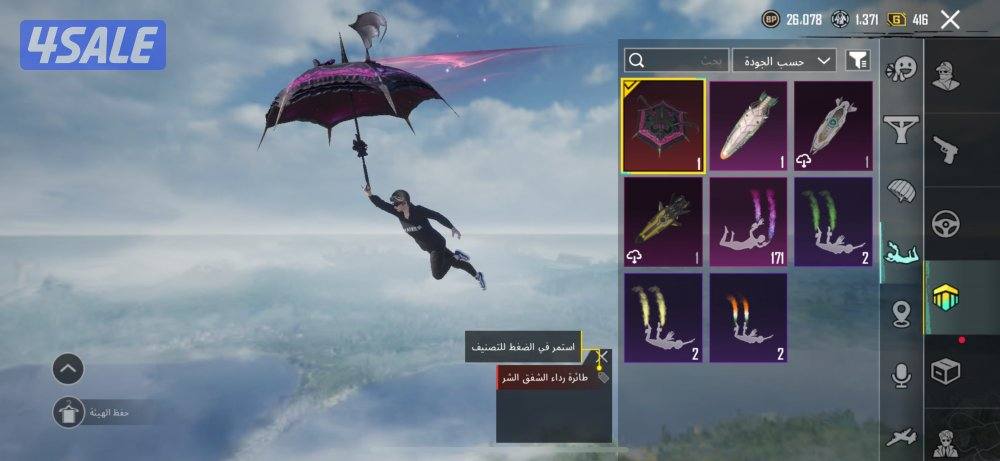The height and width of the screenshot is (461, 1000).
Task: Select the pink smoke trail with 171 count
Action: 748,222
